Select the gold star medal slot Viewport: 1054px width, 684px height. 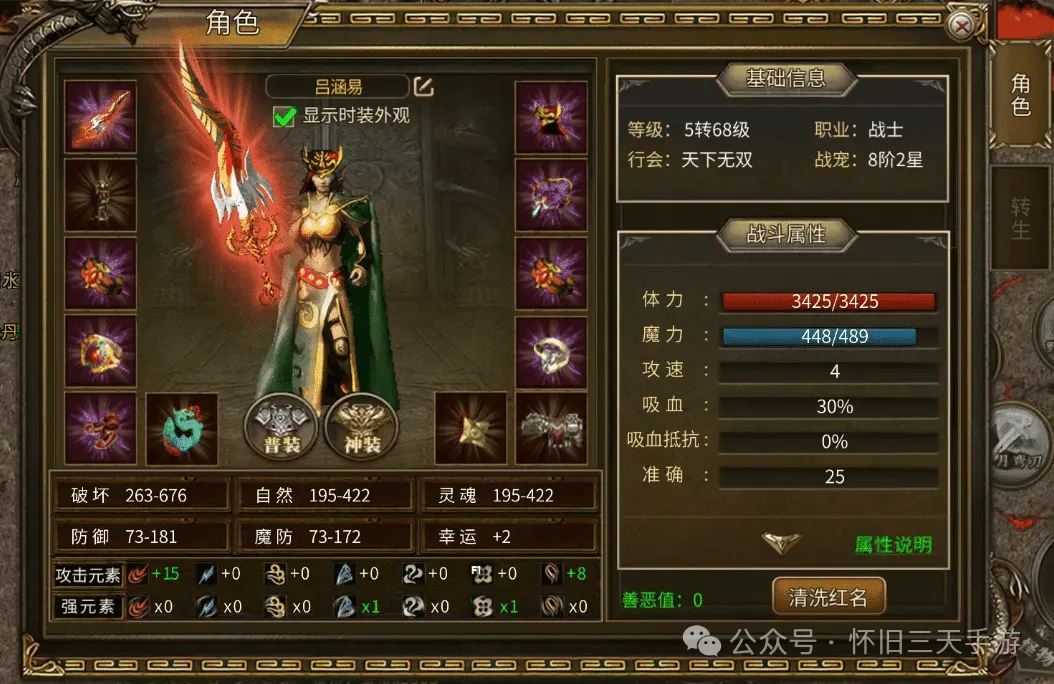click(x=470, y=429)
